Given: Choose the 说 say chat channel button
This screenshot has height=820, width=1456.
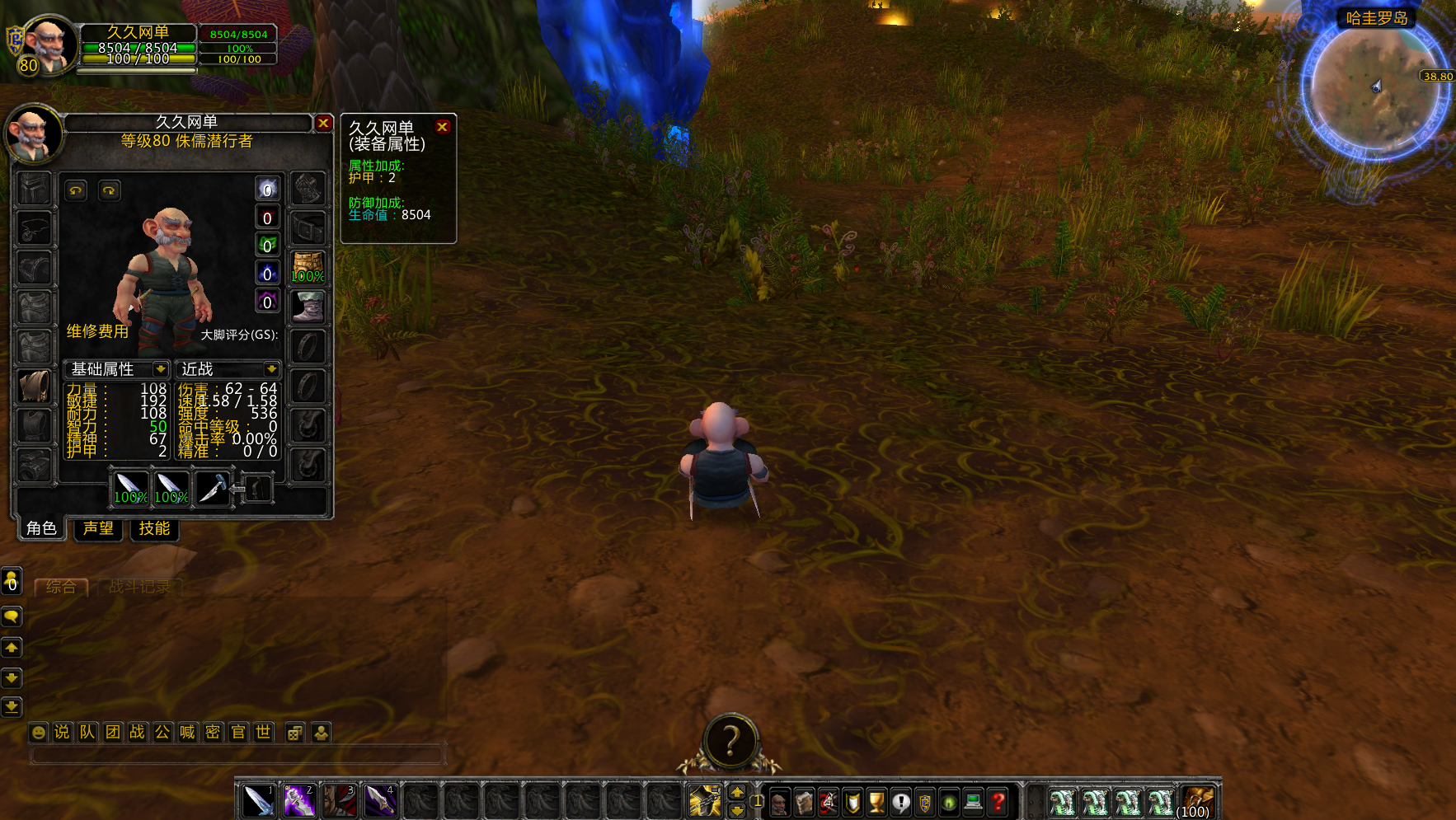Looking at the screenshot, I should (62, 732).
